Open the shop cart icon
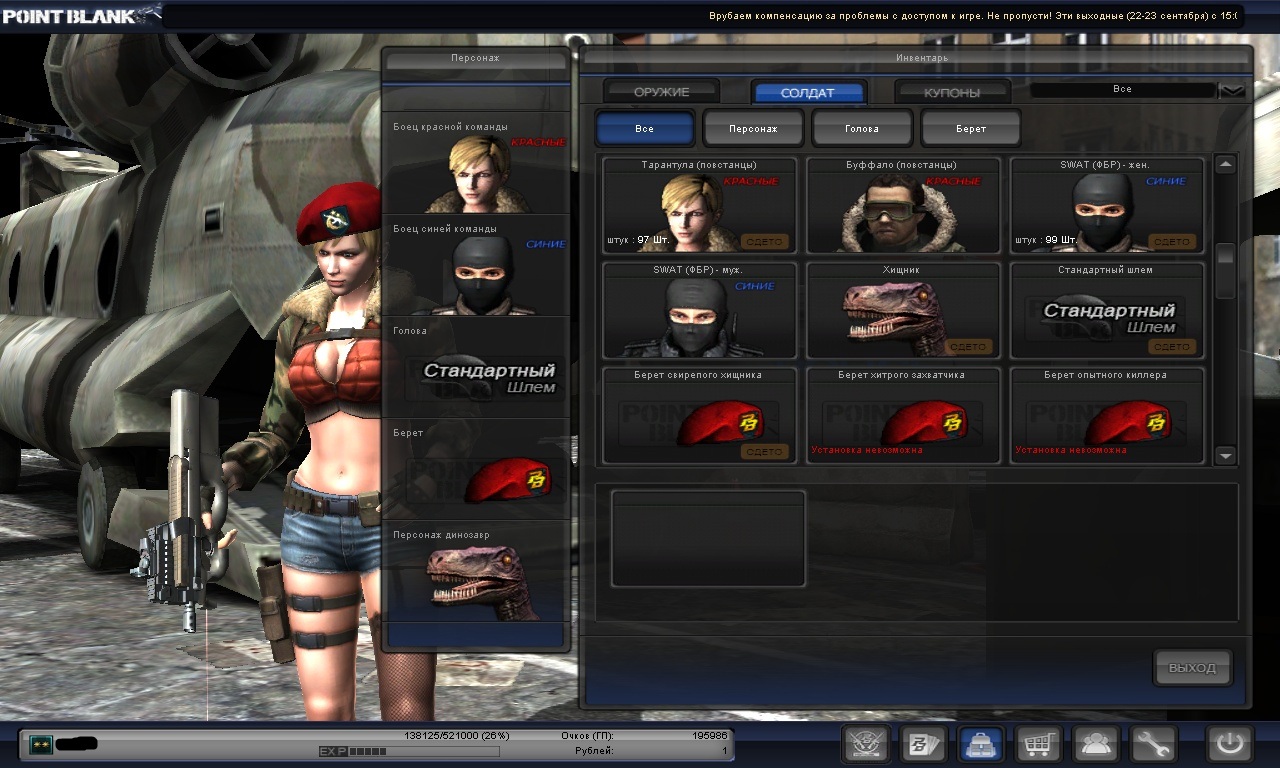 (1039, 744)
